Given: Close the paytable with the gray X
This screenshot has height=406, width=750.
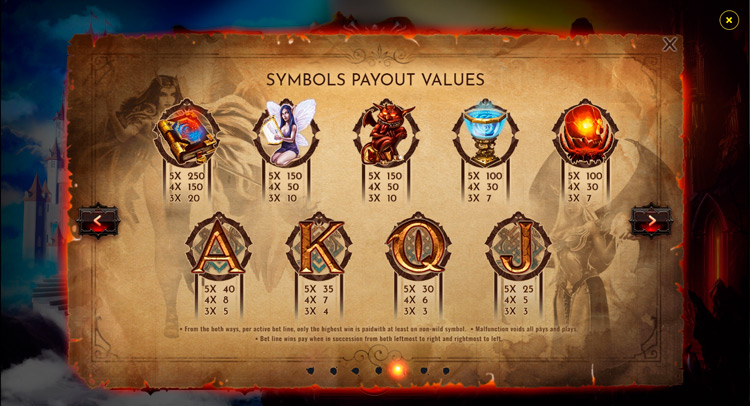Looking at the screenshot, I should pos(669,44).
